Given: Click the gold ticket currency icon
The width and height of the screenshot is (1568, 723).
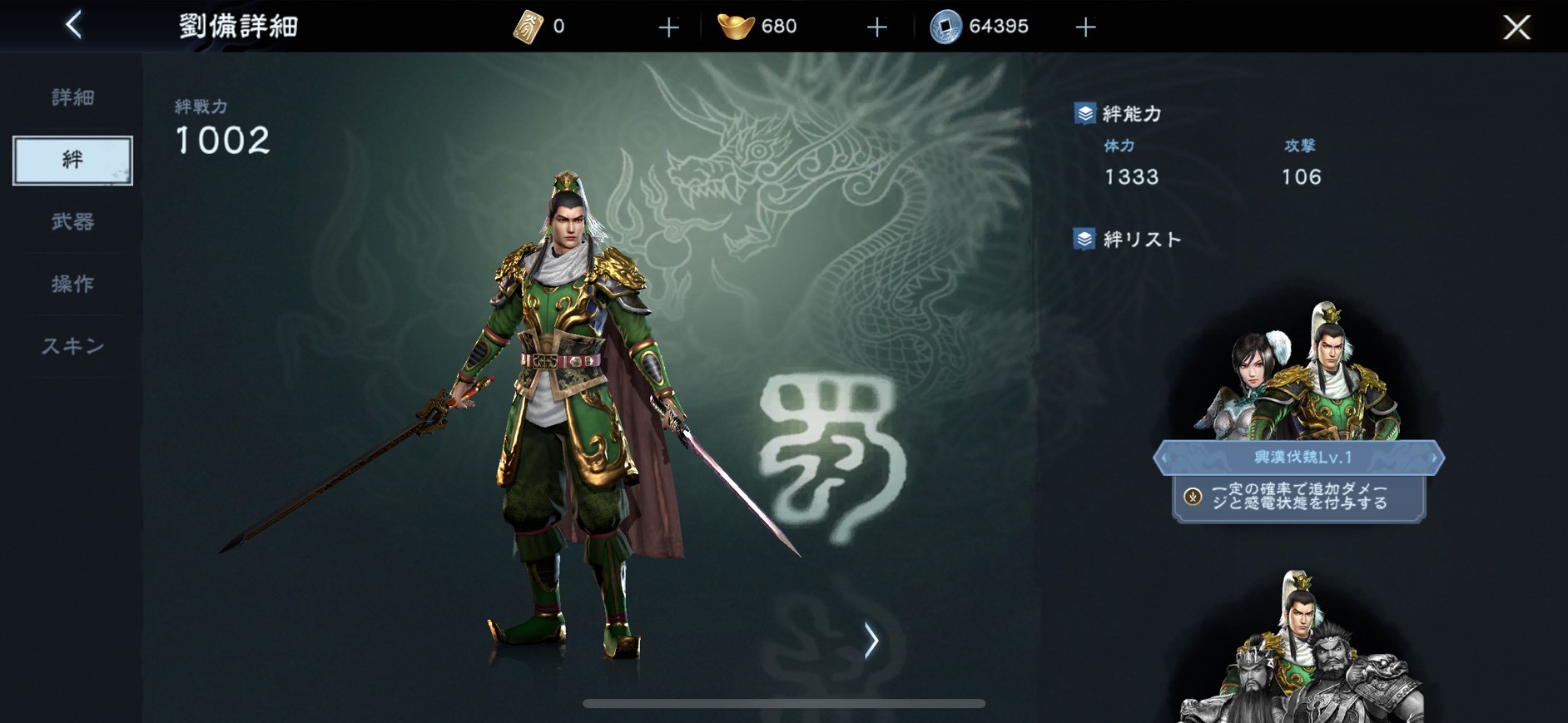Looking at the screenshot, I should (x=530, y=26).
